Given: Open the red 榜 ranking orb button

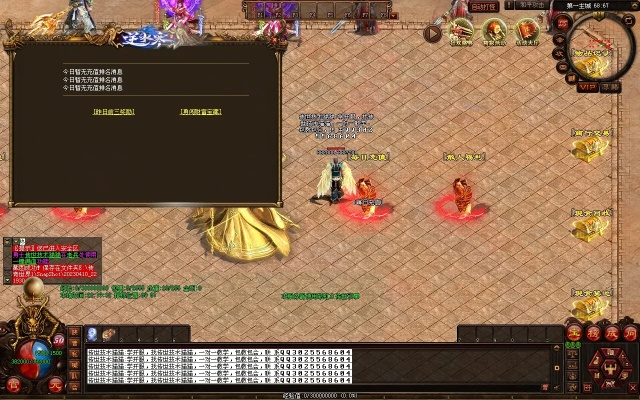Looking at the screenshot, I should tap(592, 332).
